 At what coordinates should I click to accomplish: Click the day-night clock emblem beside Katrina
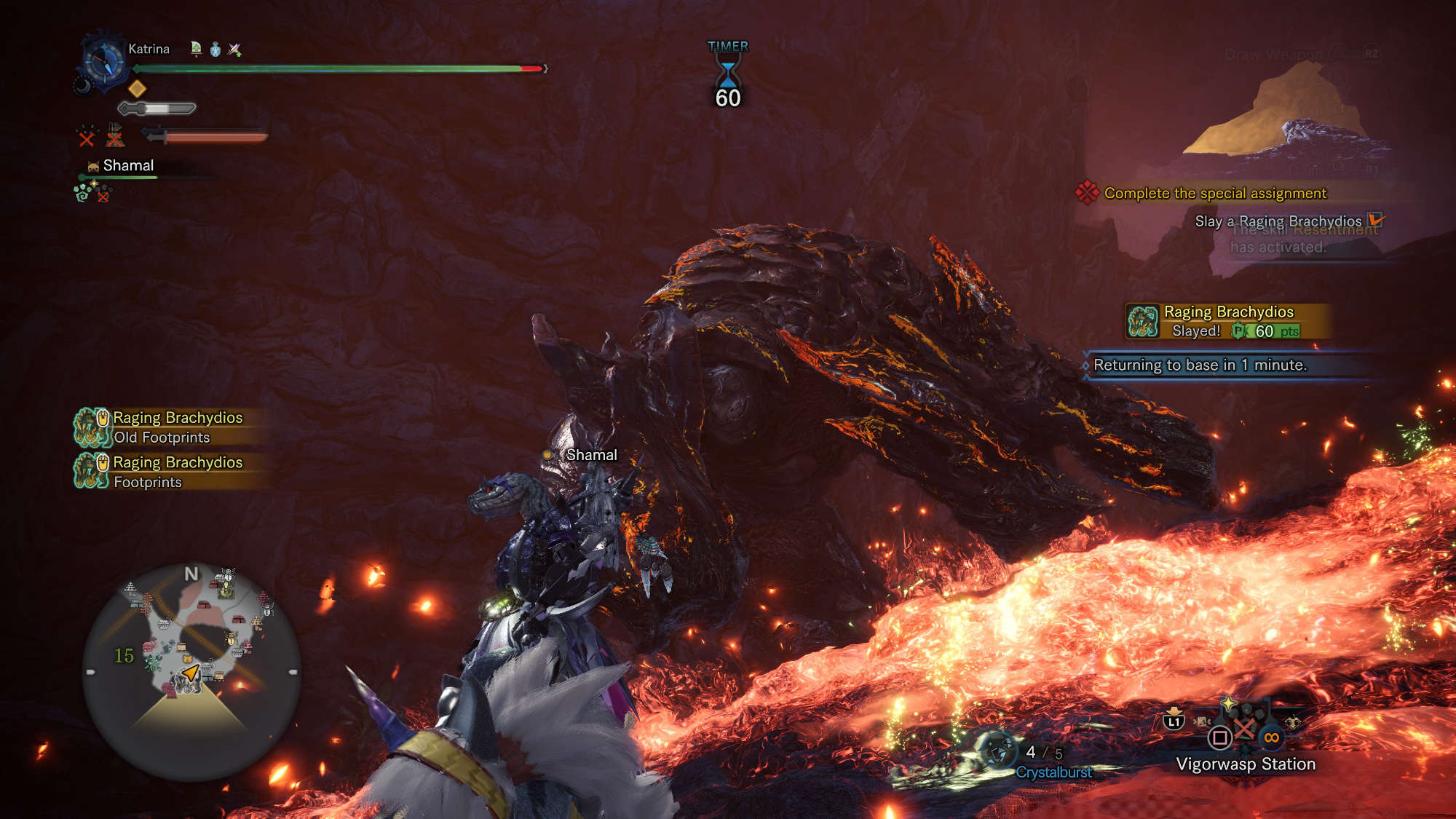point(103,61)
